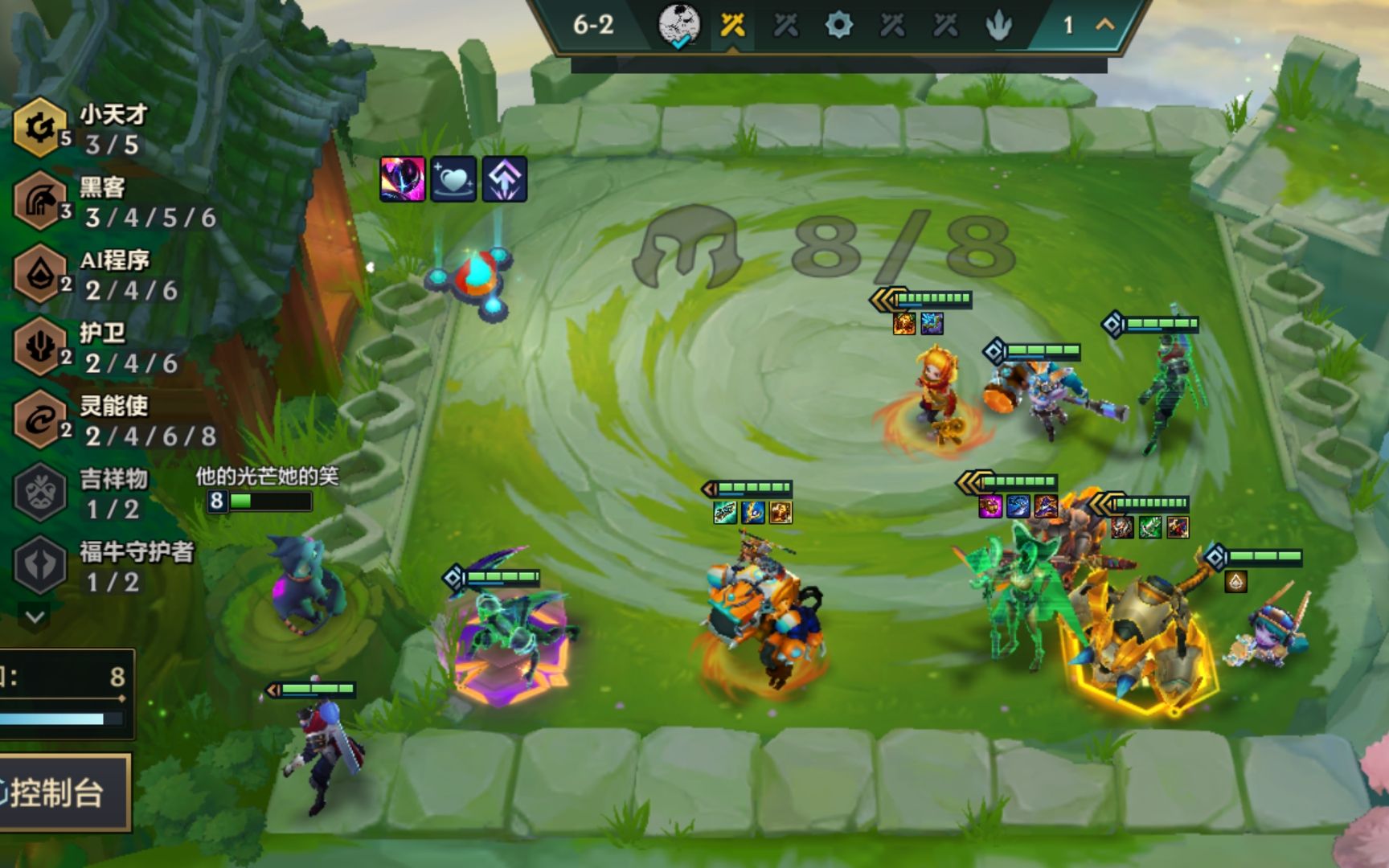Image resolution: width=1389 pixels, height=868 pixels.
Task: Choose the 灵能使 trait entry
Action: (x=80, y=420)
